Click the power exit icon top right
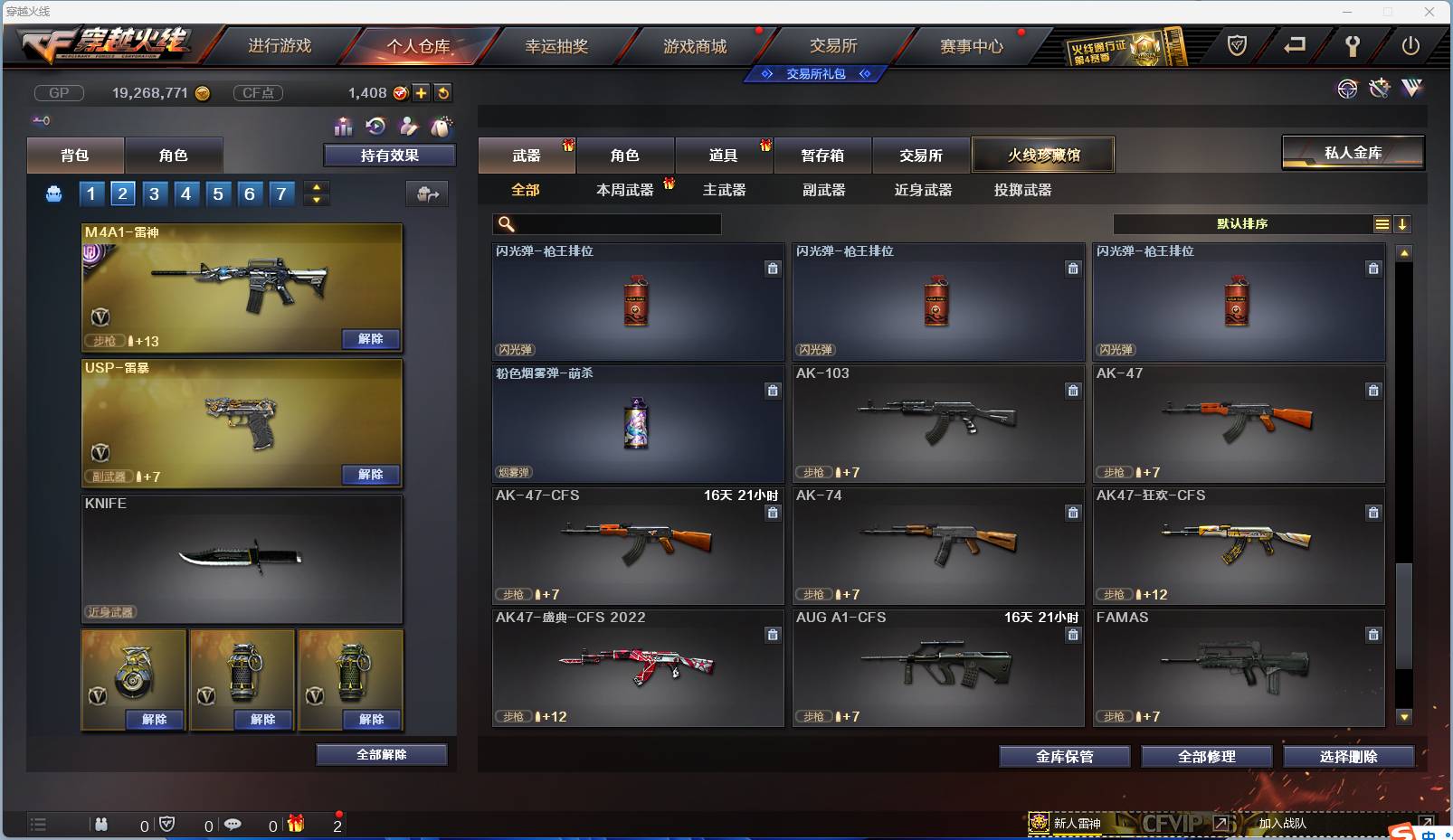Viewport: 1453px width, 840px height. 1409,45
